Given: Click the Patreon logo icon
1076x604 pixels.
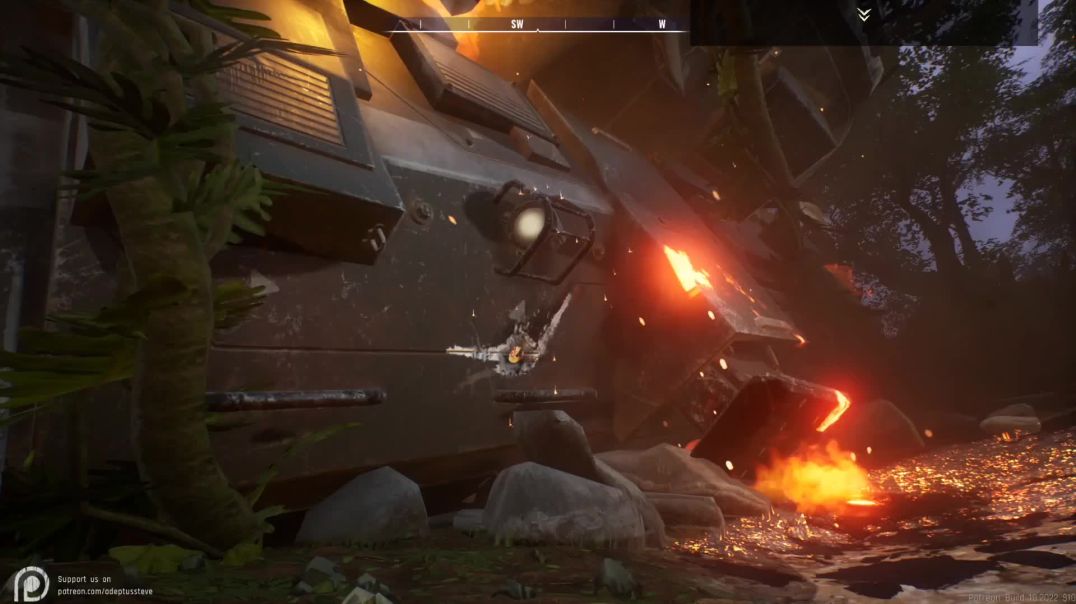Looking at the screenshot, I should 31,583.
